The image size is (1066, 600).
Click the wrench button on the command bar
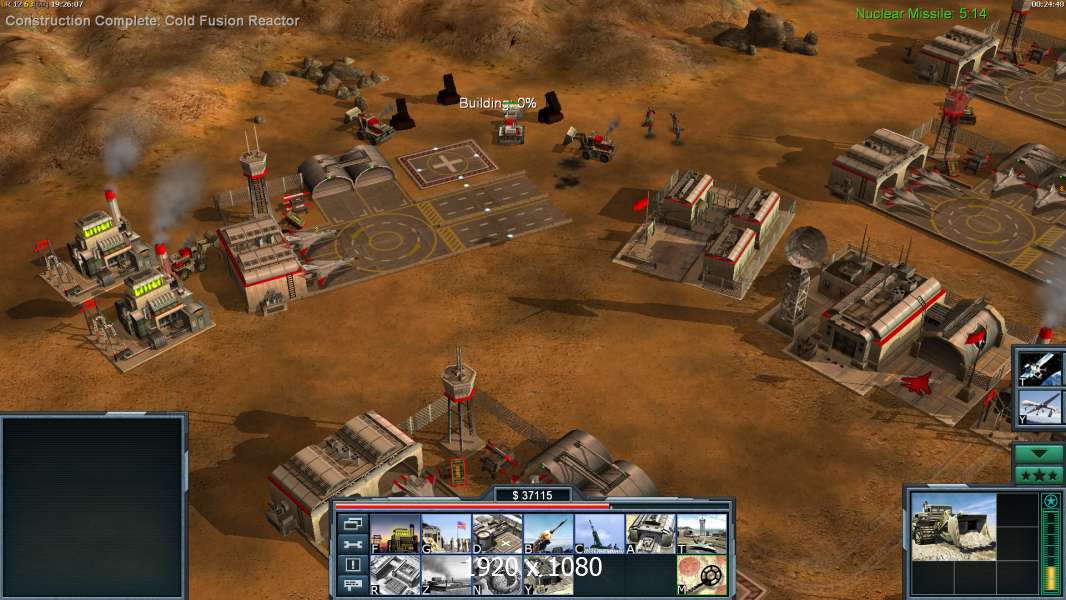[x=352, y=545]
